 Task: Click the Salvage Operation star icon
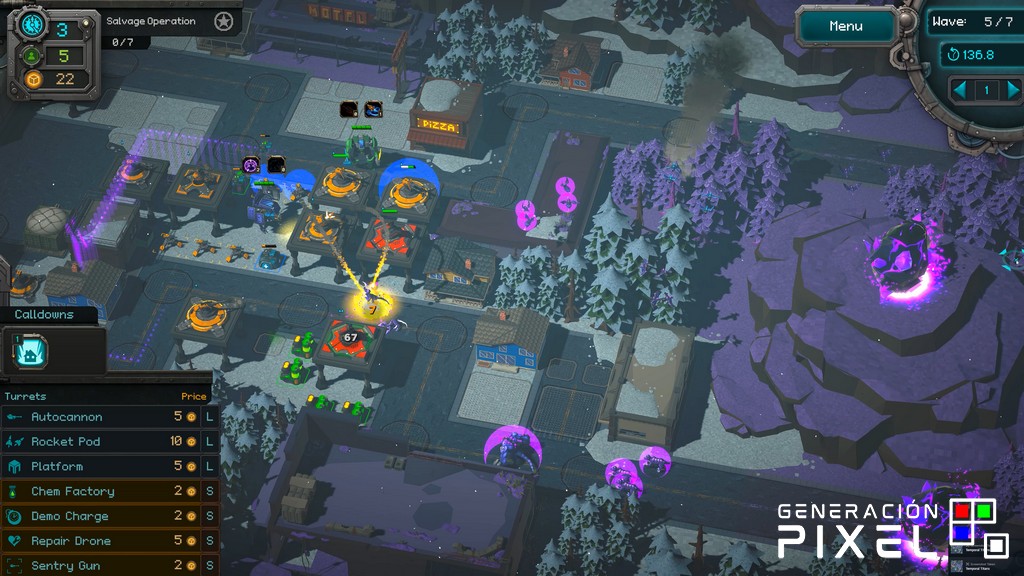pyautogui.click(x=224, y=21)
